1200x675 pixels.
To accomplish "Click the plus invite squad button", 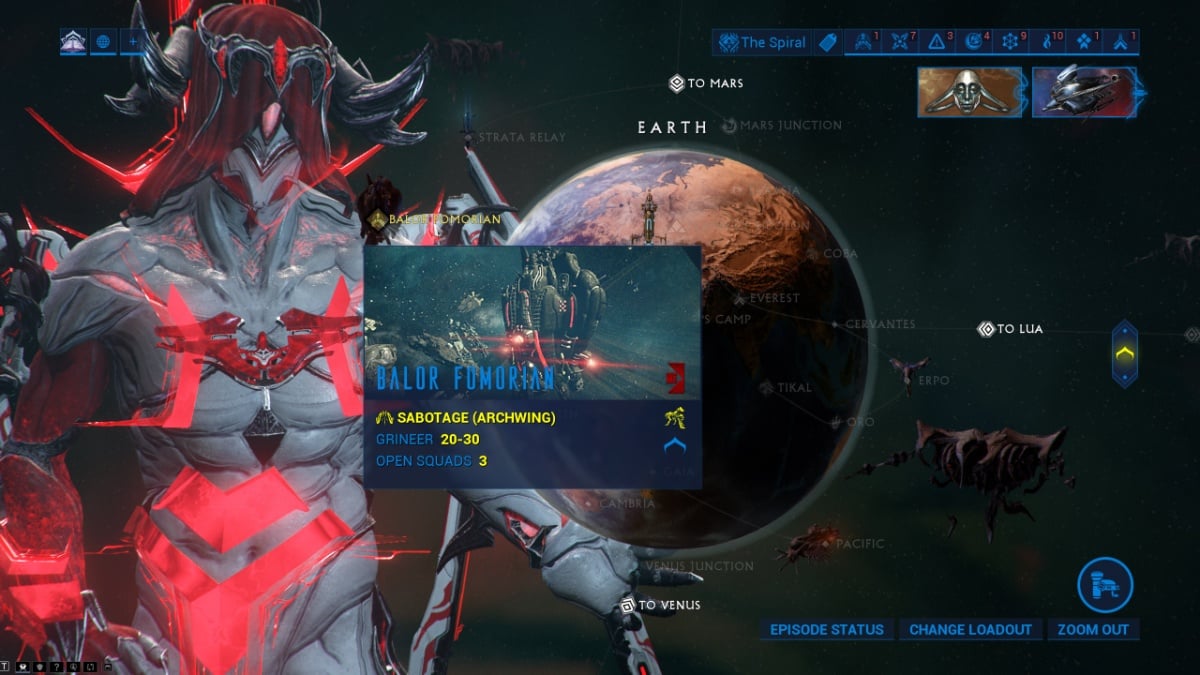I will 132,42.
